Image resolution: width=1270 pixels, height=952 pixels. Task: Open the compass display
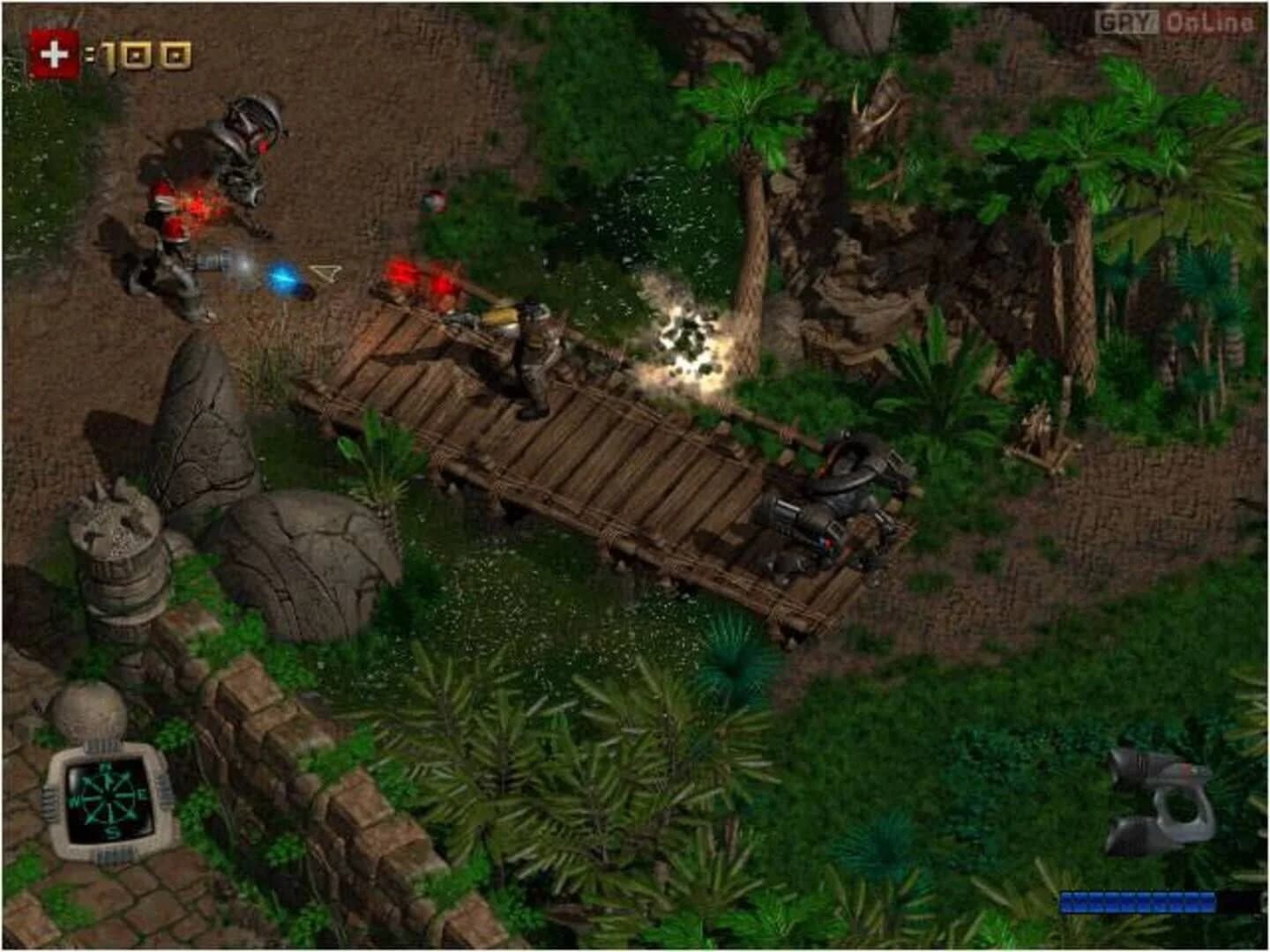pyautogui.click(x=108, y=800)
